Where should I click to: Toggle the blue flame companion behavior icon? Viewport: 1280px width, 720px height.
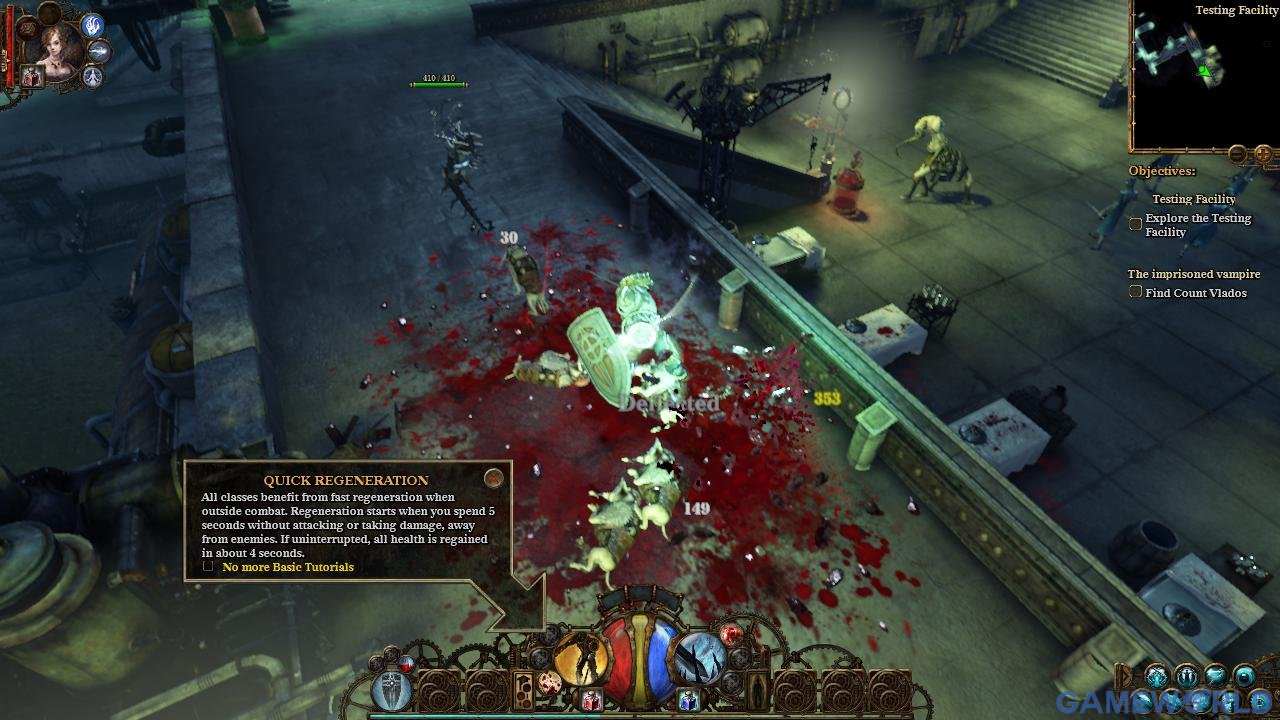[x=93, y=25]
